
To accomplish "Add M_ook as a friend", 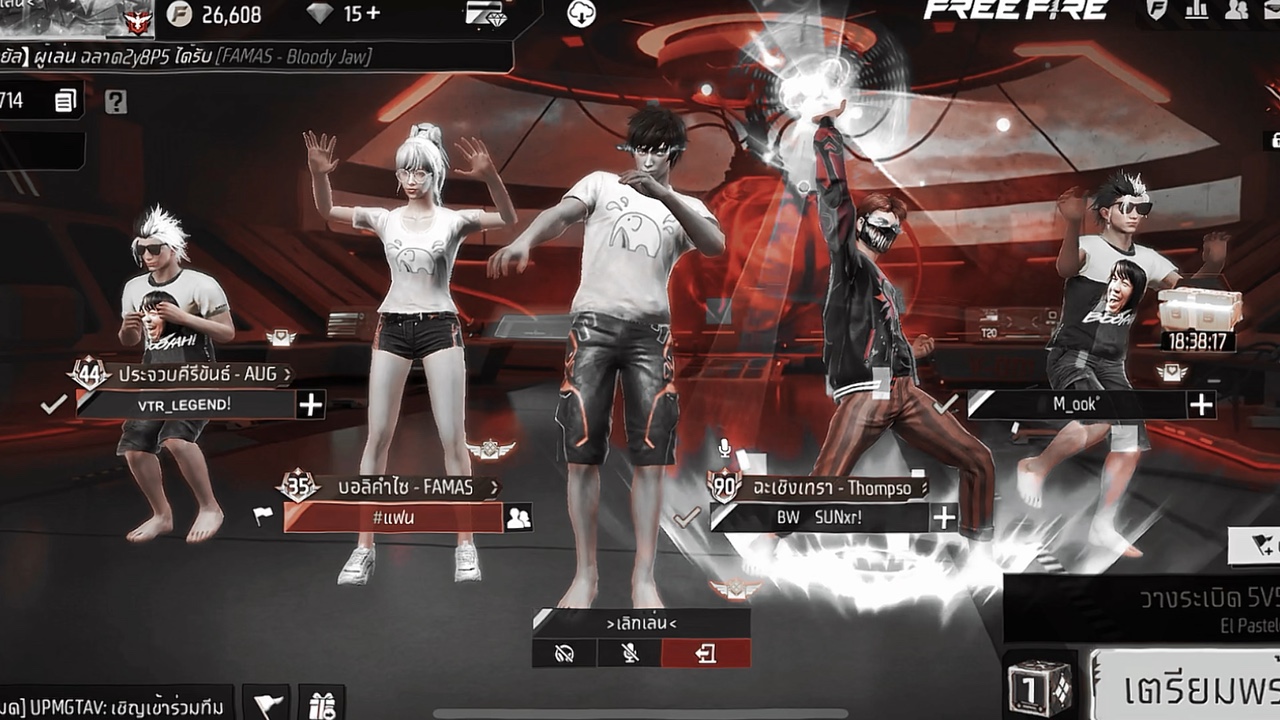I will tap(1201, 404).
